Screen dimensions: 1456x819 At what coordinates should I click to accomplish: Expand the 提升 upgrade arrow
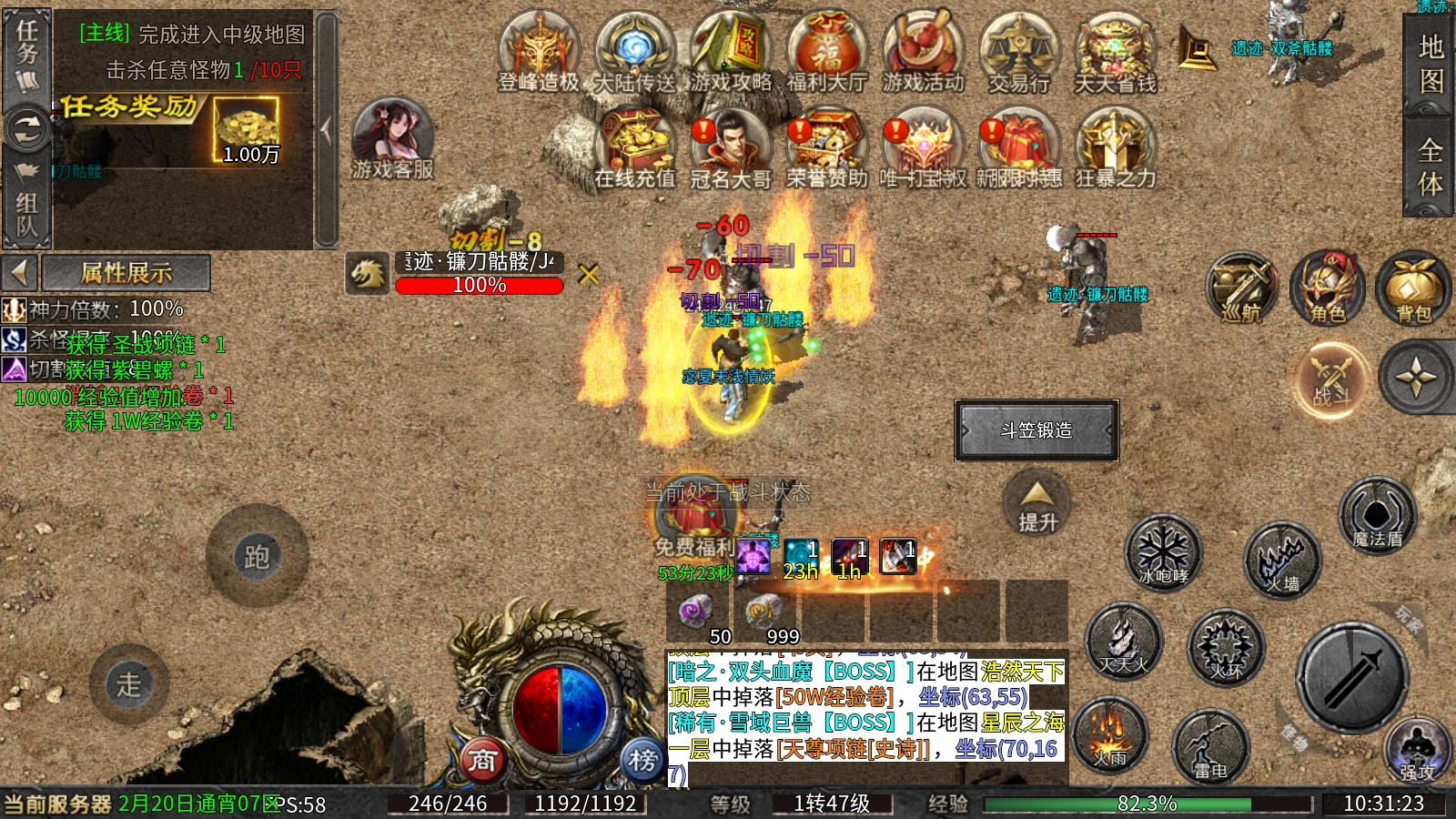click(x=1037, y=506)
